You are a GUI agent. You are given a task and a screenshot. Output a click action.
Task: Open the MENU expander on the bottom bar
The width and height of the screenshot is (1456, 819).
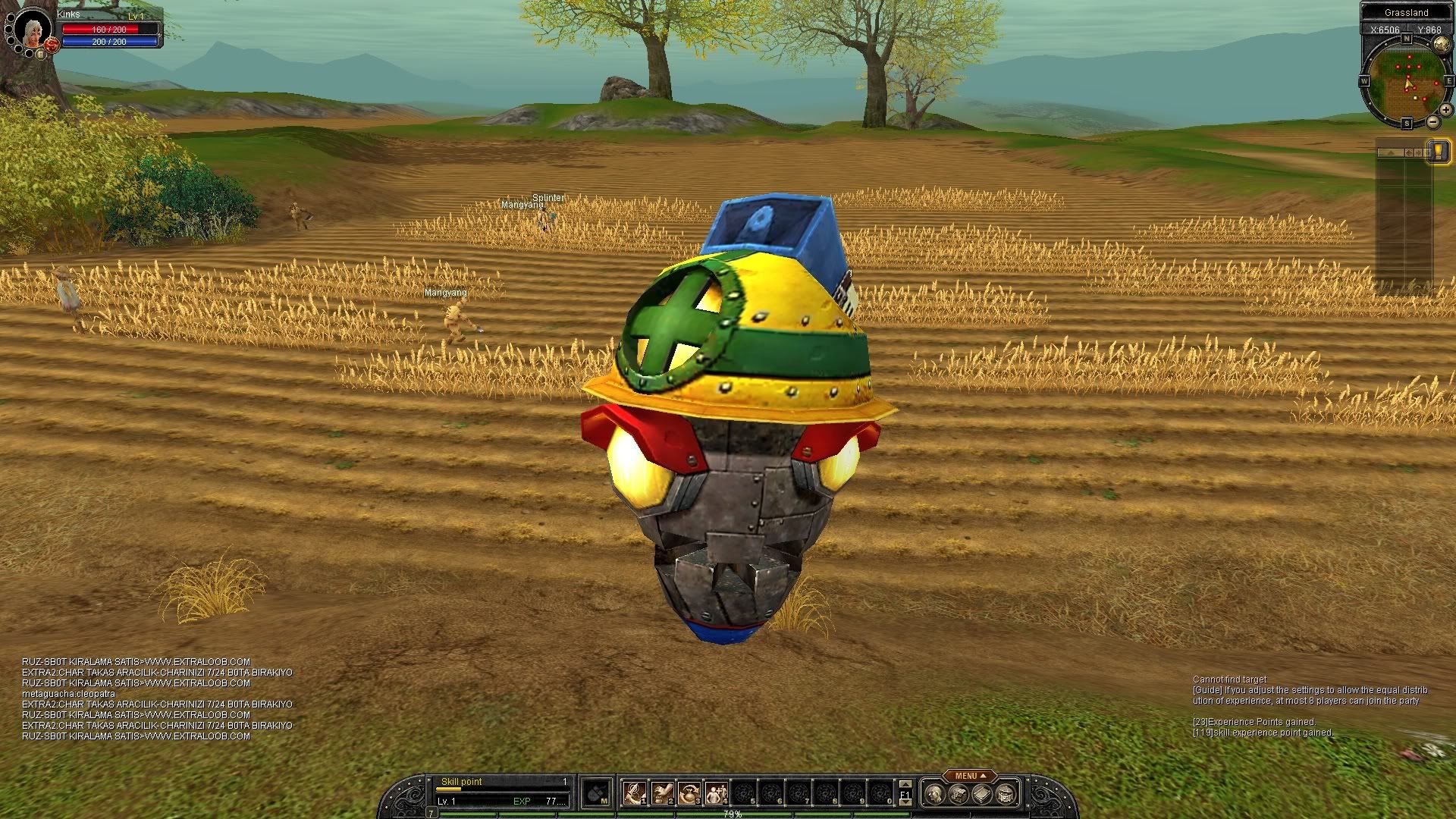point(970,776)
